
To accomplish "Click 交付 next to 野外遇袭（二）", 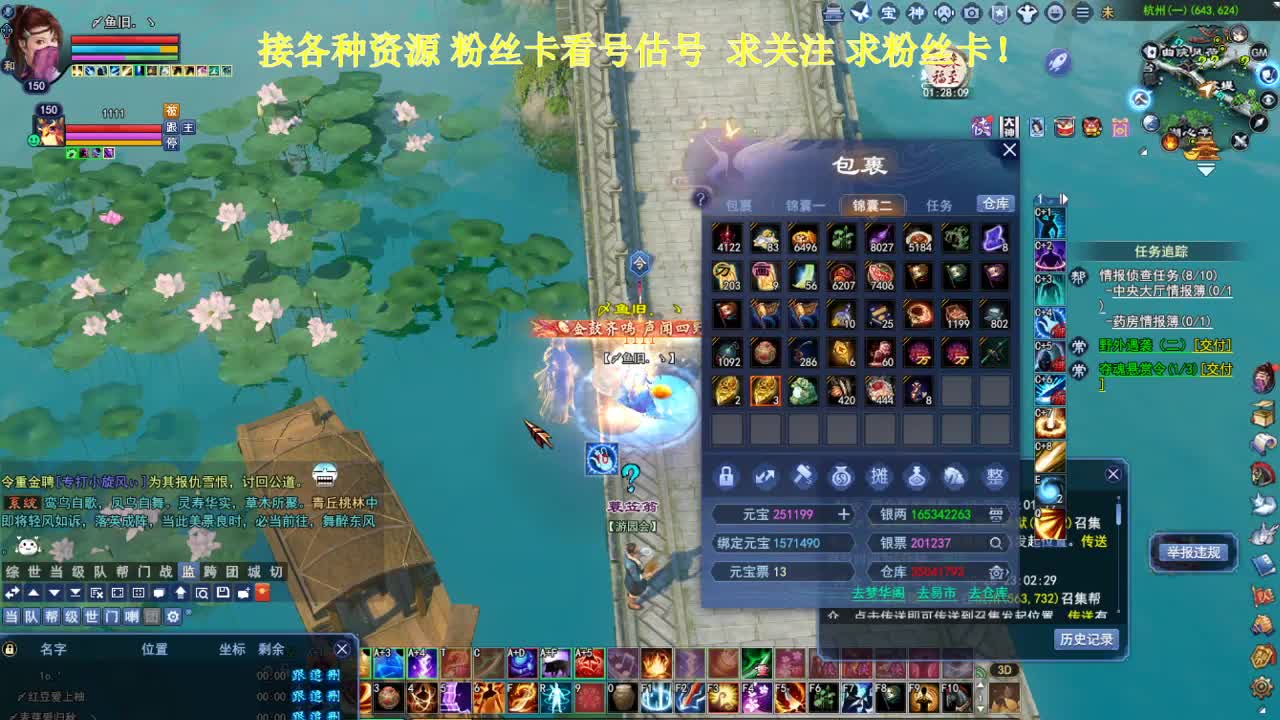I will click(x=1213, y=346).
